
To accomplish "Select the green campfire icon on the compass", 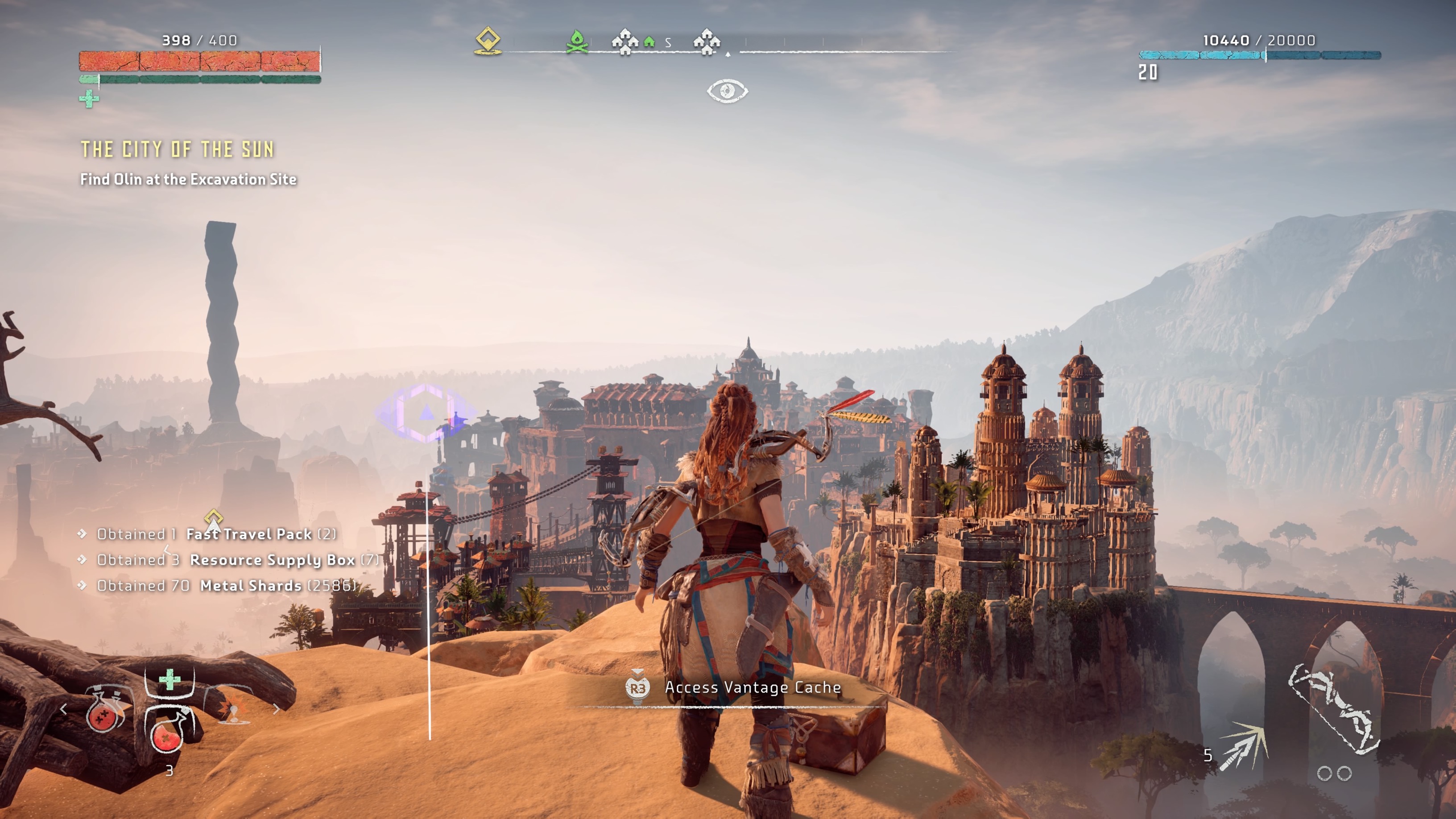I will (576, 41).
